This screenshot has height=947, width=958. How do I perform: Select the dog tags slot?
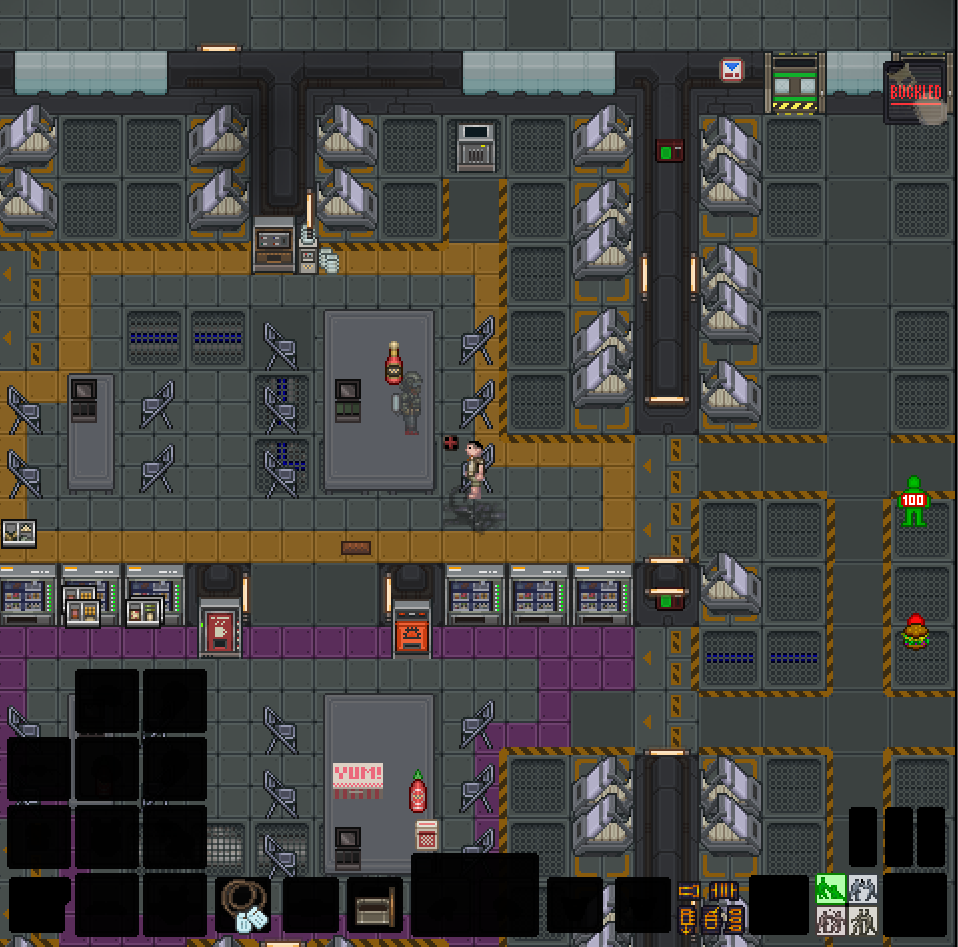point(243,905)
